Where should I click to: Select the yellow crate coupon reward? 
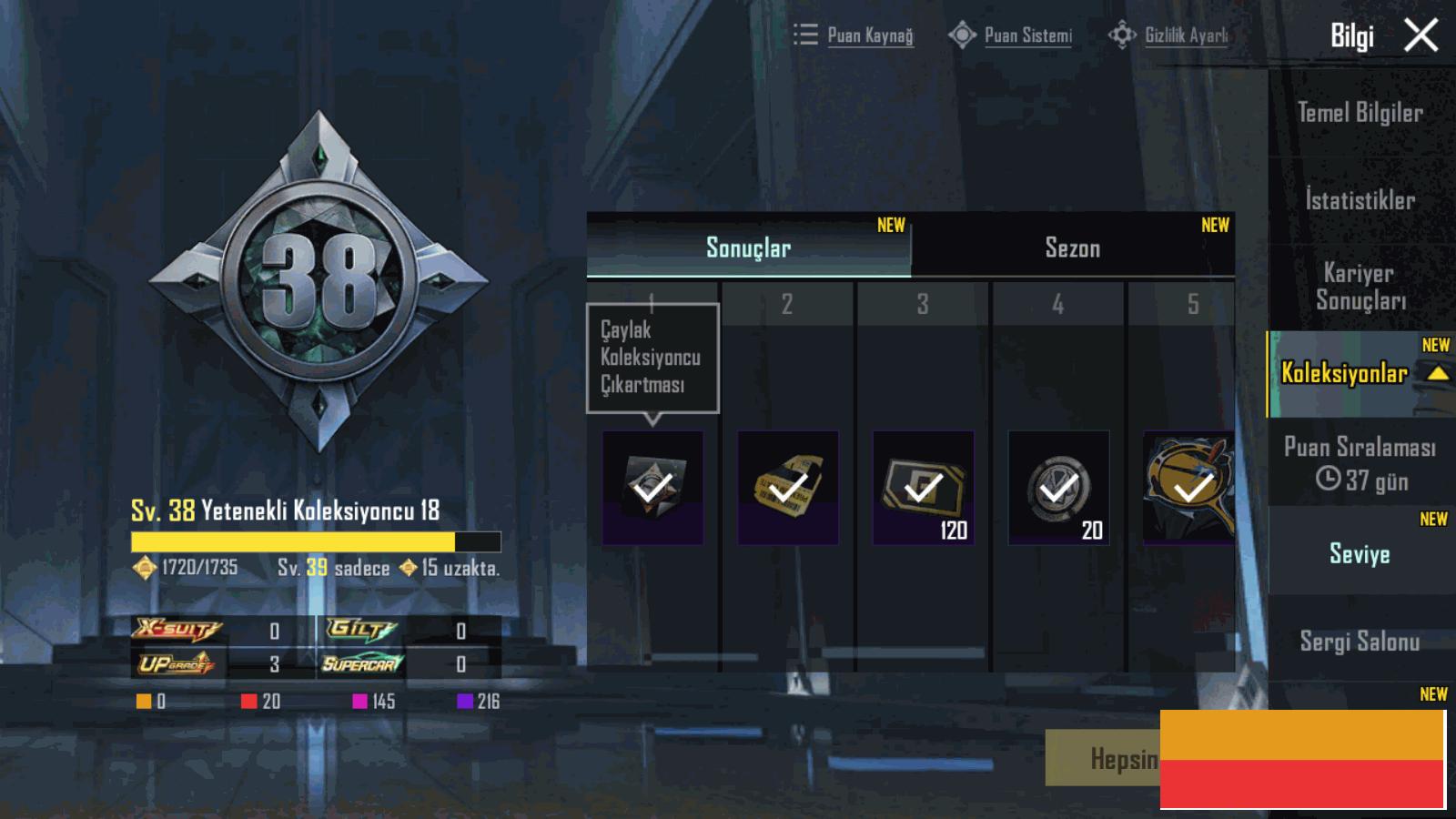(x=788, y=488)
